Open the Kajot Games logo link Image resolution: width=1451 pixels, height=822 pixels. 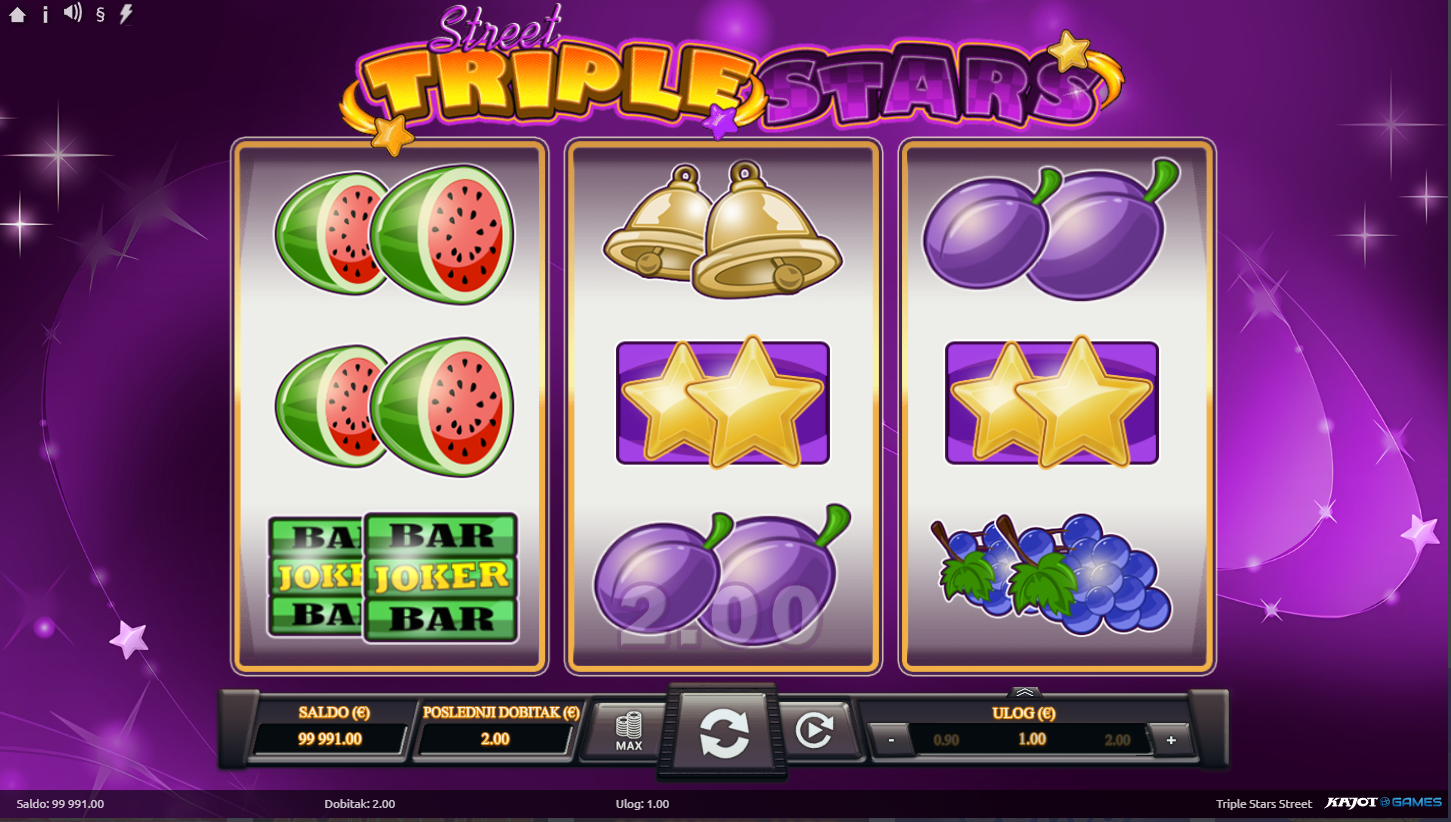click(x=1383, y=803)
